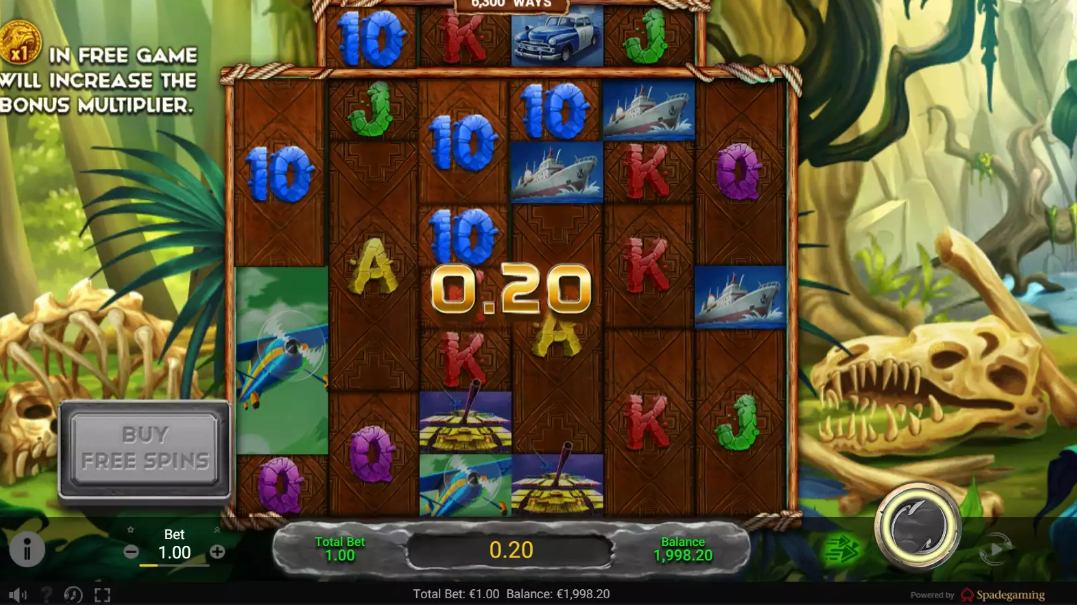
Task: Show game history via the clock icon
Action: click(x=73, y=594)
